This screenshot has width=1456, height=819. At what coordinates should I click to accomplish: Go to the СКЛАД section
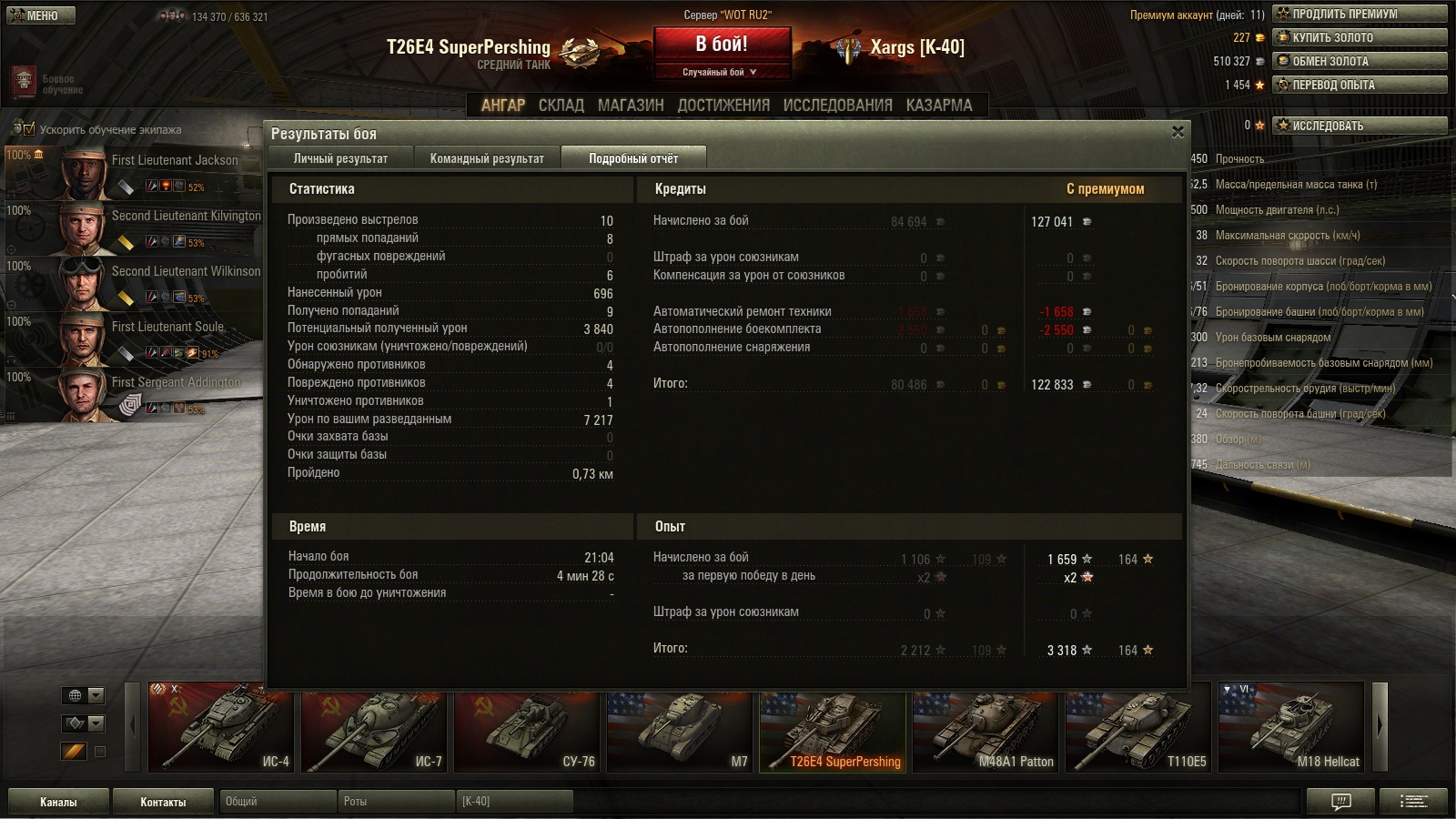pos(561,106)
